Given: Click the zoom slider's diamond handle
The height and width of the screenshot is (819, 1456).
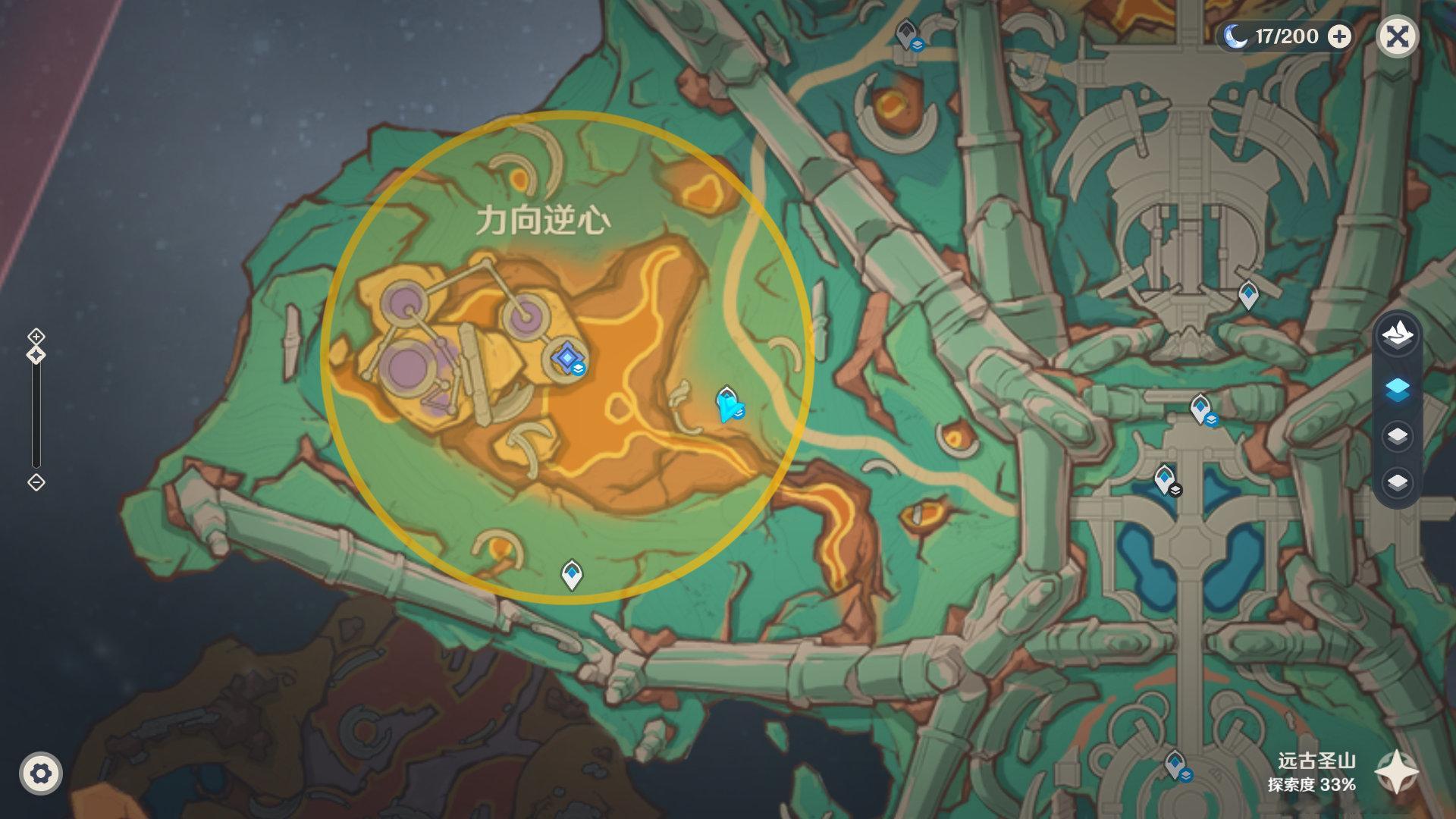Looking at the screenshot, I should pos(36,355).
